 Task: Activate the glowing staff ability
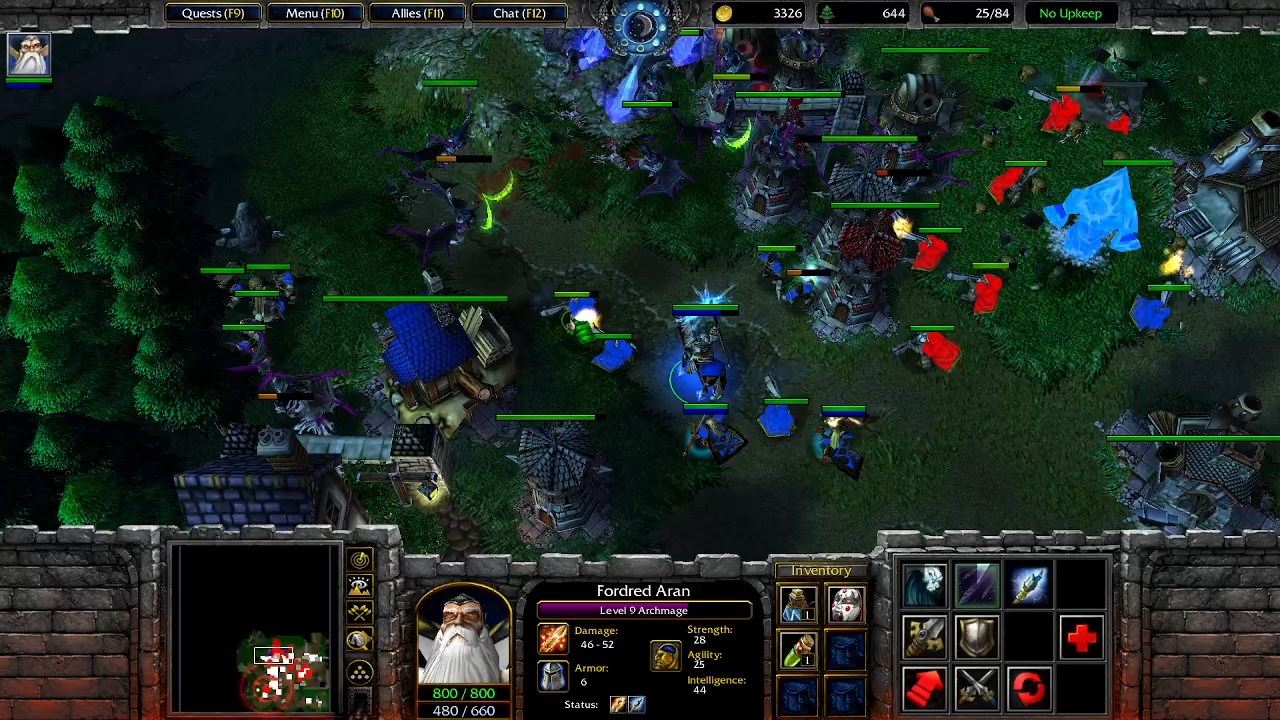point(1029,586)
